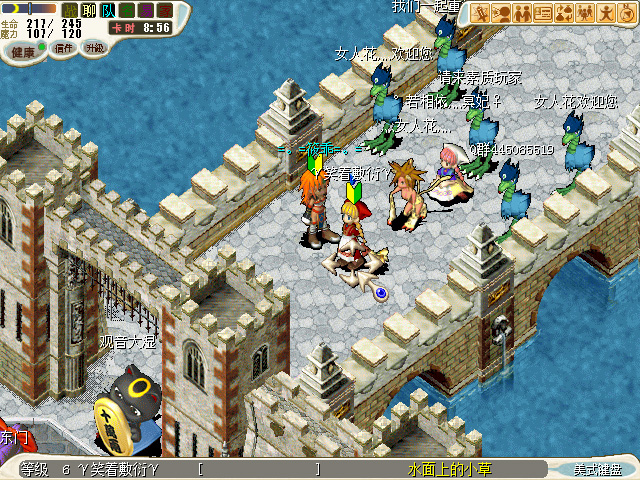Click the family group icon
640x480 pixels.
585,13
